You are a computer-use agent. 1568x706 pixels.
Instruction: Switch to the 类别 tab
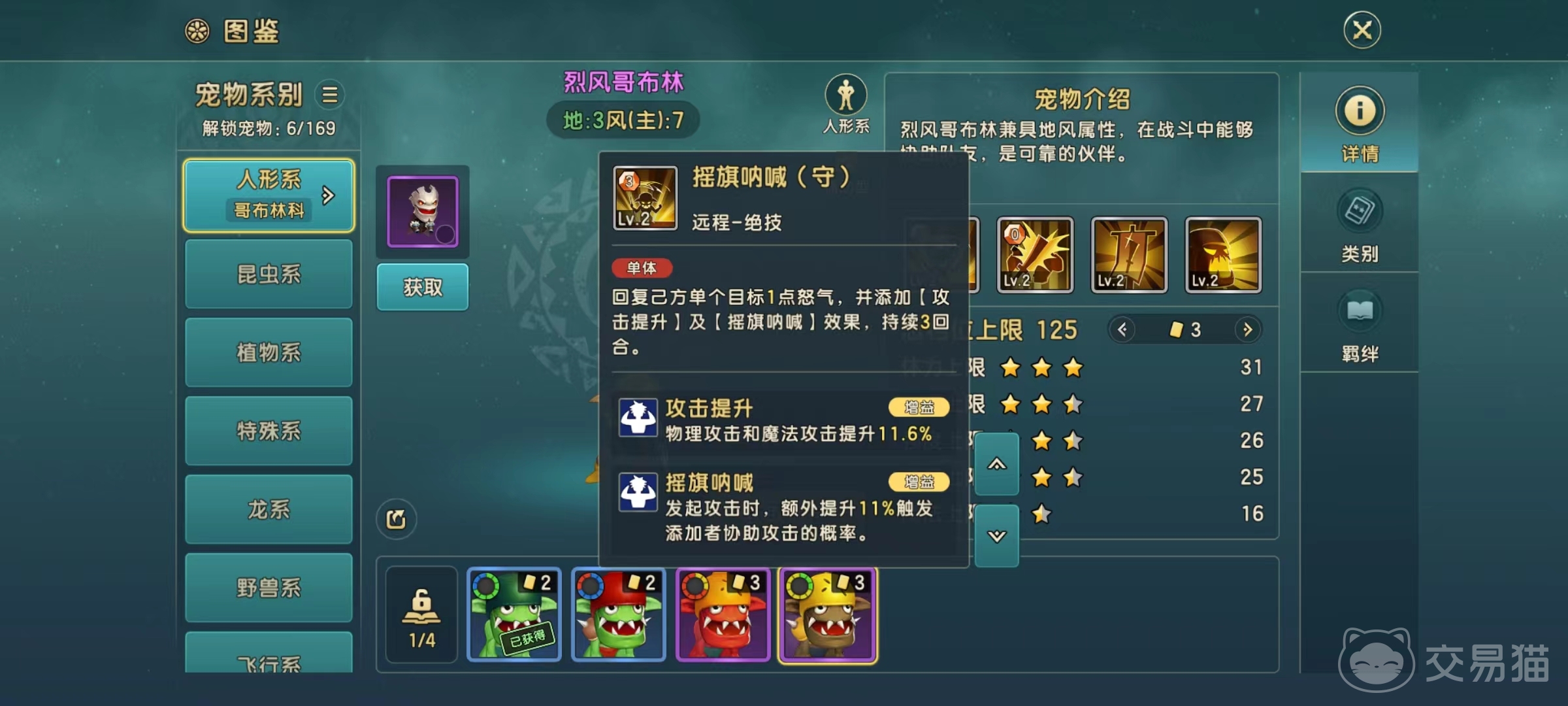1360,224
